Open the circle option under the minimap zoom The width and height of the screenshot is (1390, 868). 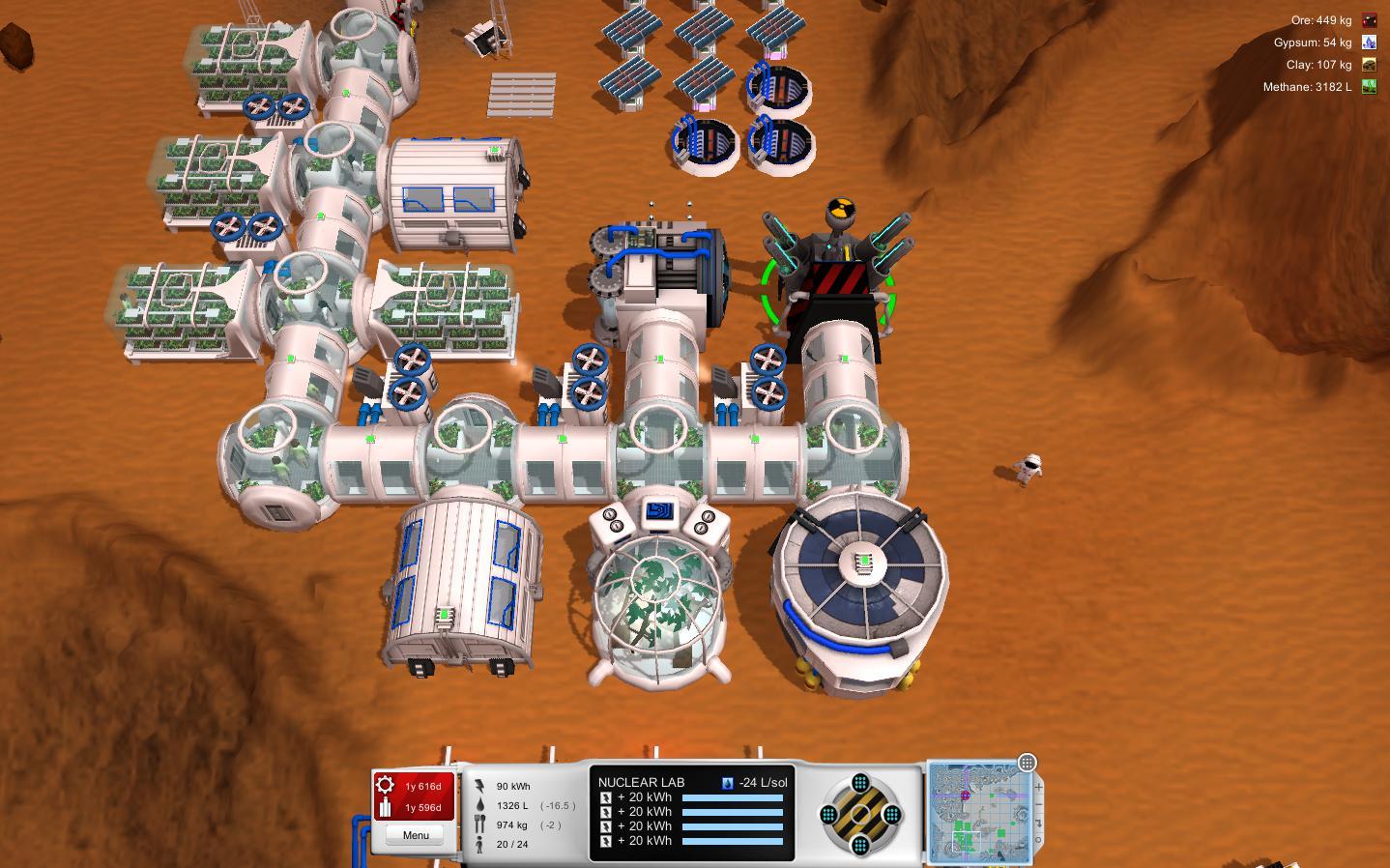1038,840
